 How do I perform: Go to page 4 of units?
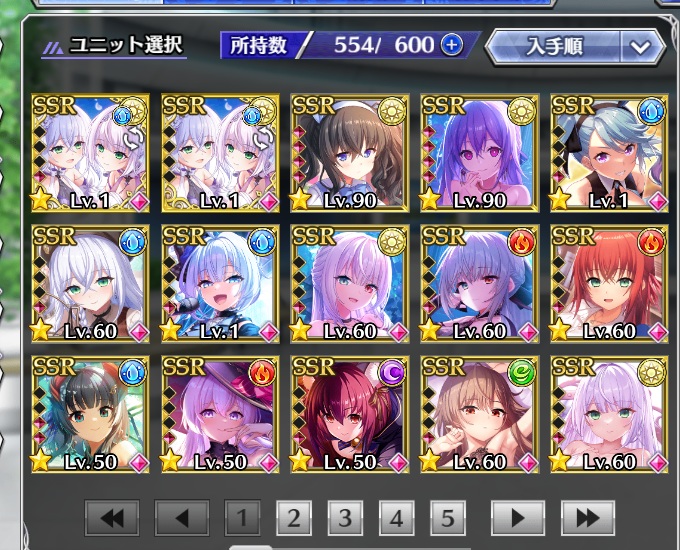tap(397, 518)
